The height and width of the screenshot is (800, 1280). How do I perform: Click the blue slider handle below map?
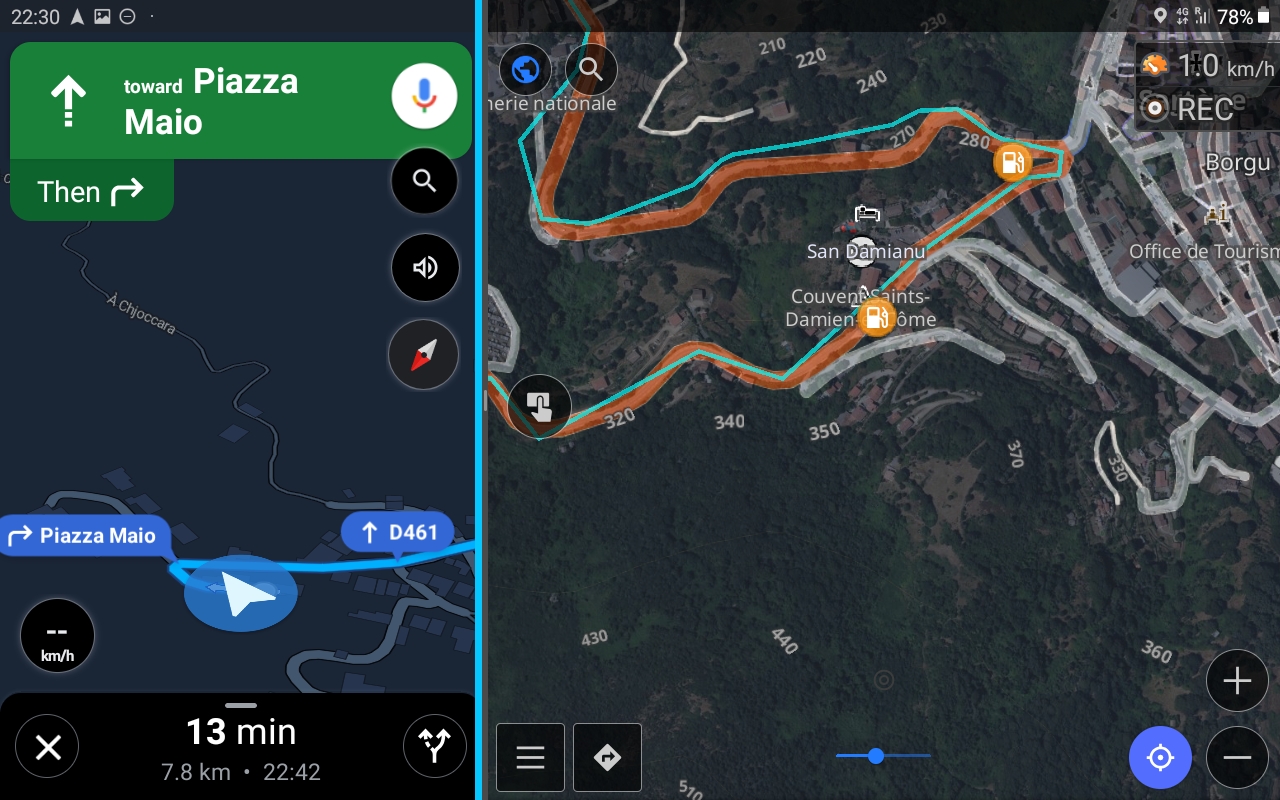876,756
